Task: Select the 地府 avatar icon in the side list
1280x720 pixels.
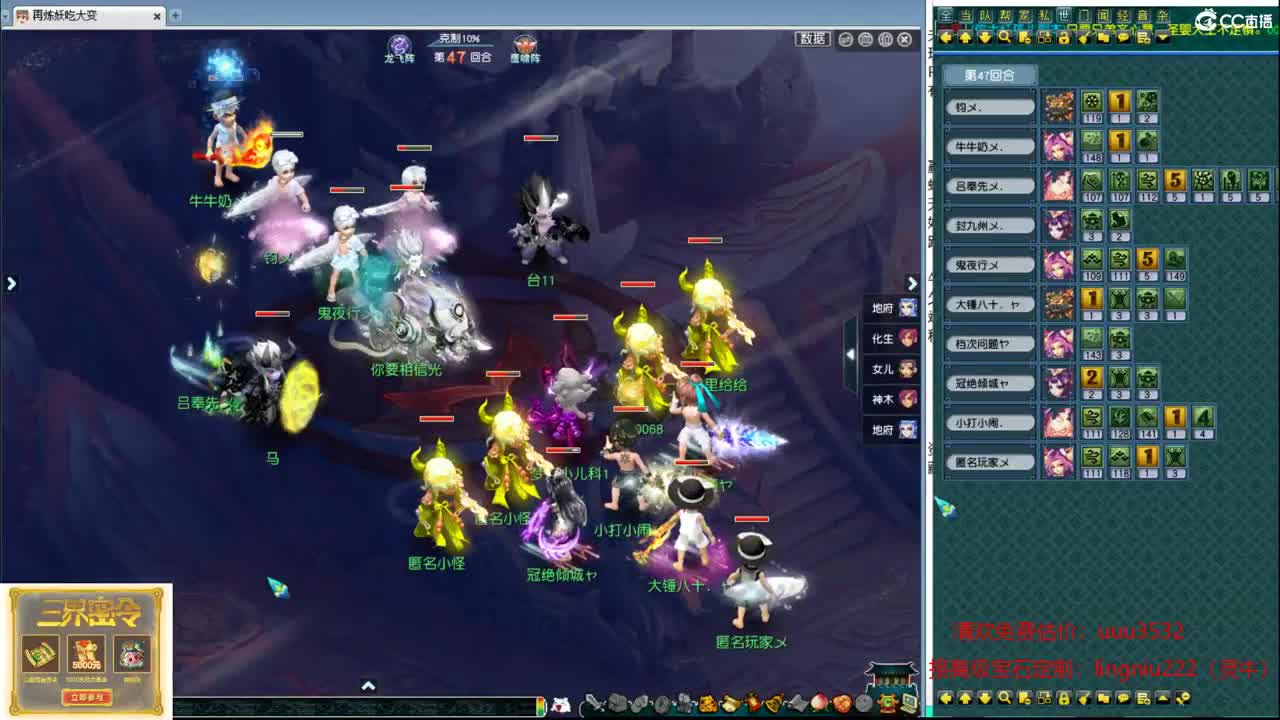Action: click(x=905, y=308)
